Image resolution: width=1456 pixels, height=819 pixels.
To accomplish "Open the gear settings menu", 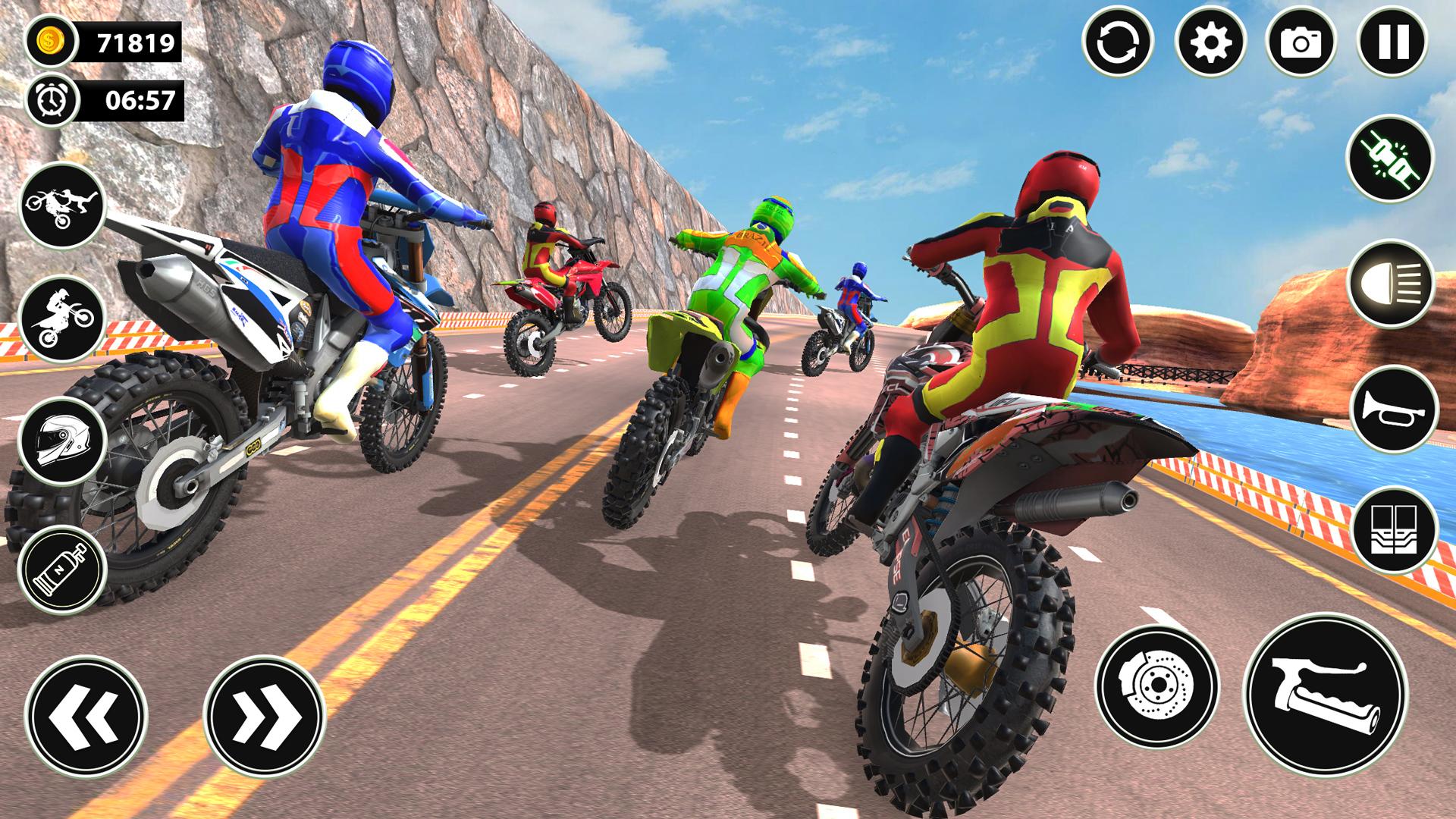I will 1210,42.
